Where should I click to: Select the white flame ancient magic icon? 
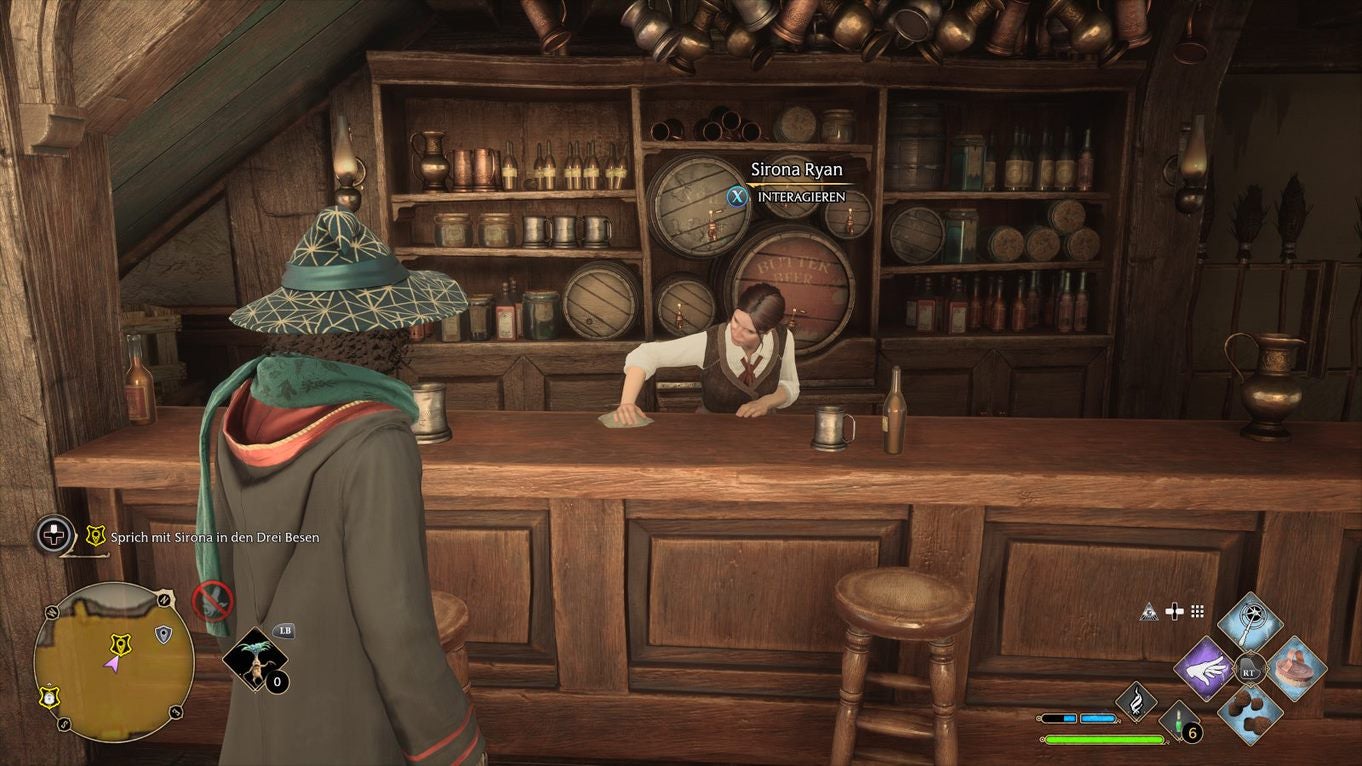point(1134,699)
